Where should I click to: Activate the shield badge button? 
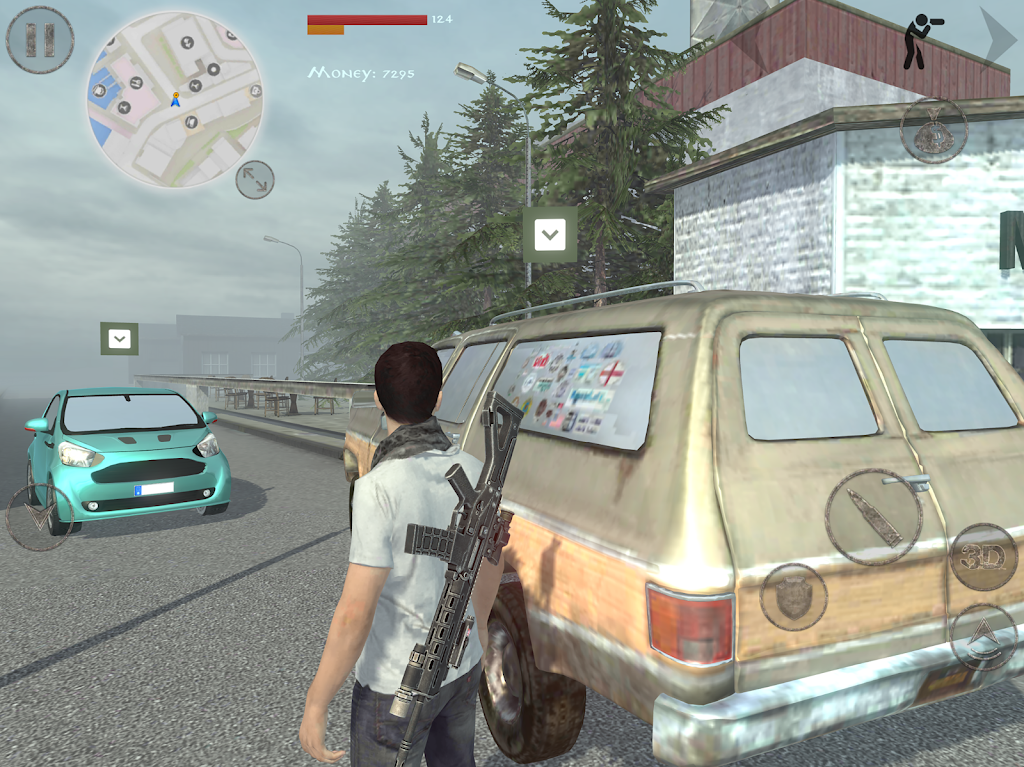pos(793,597)
